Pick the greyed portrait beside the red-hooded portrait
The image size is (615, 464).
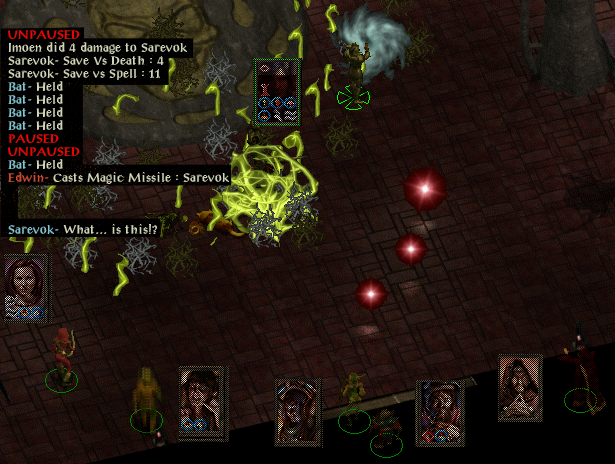tap(299, 409)
